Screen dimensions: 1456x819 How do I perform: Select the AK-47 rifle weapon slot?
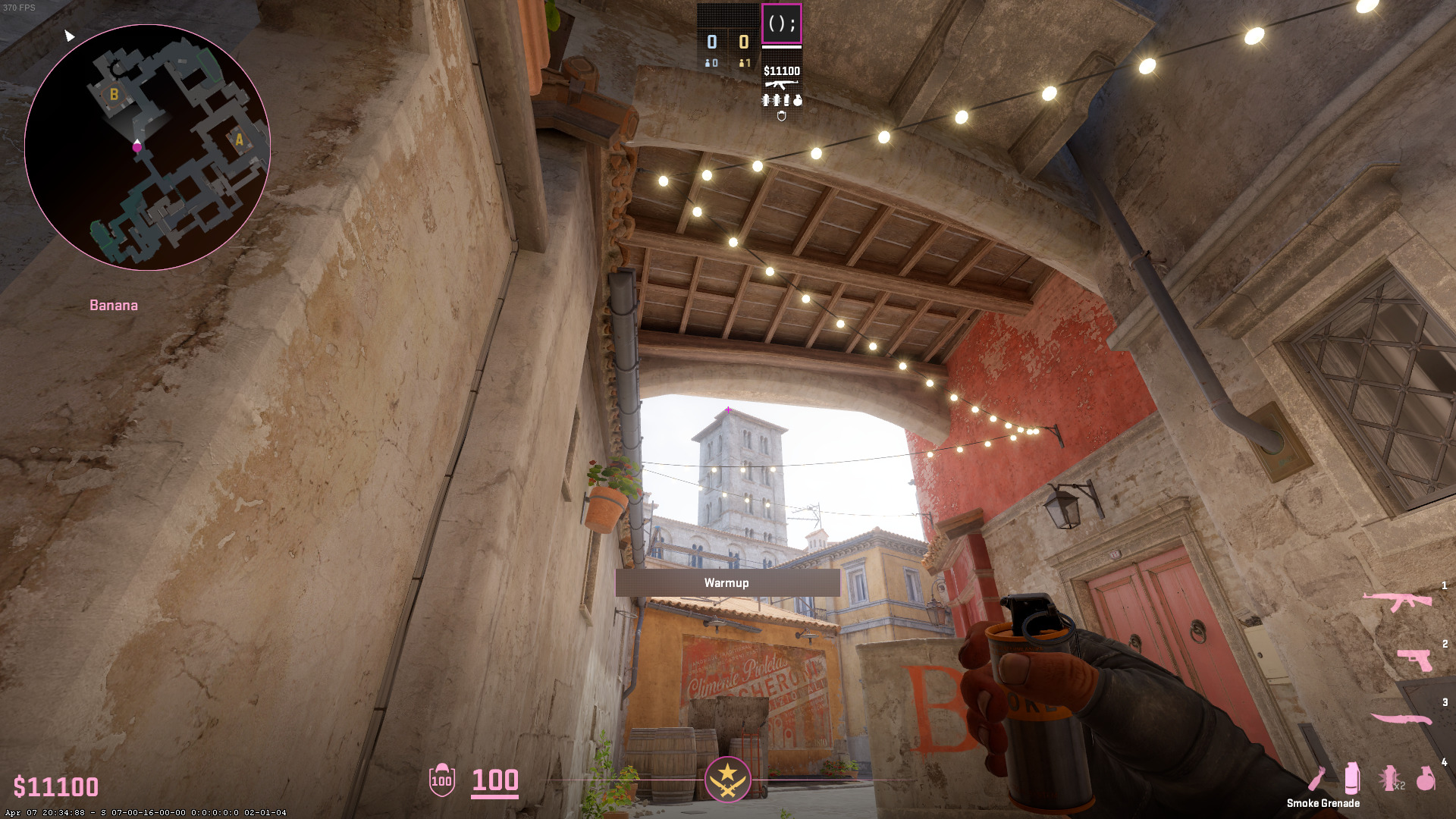tap(1397, 601)
